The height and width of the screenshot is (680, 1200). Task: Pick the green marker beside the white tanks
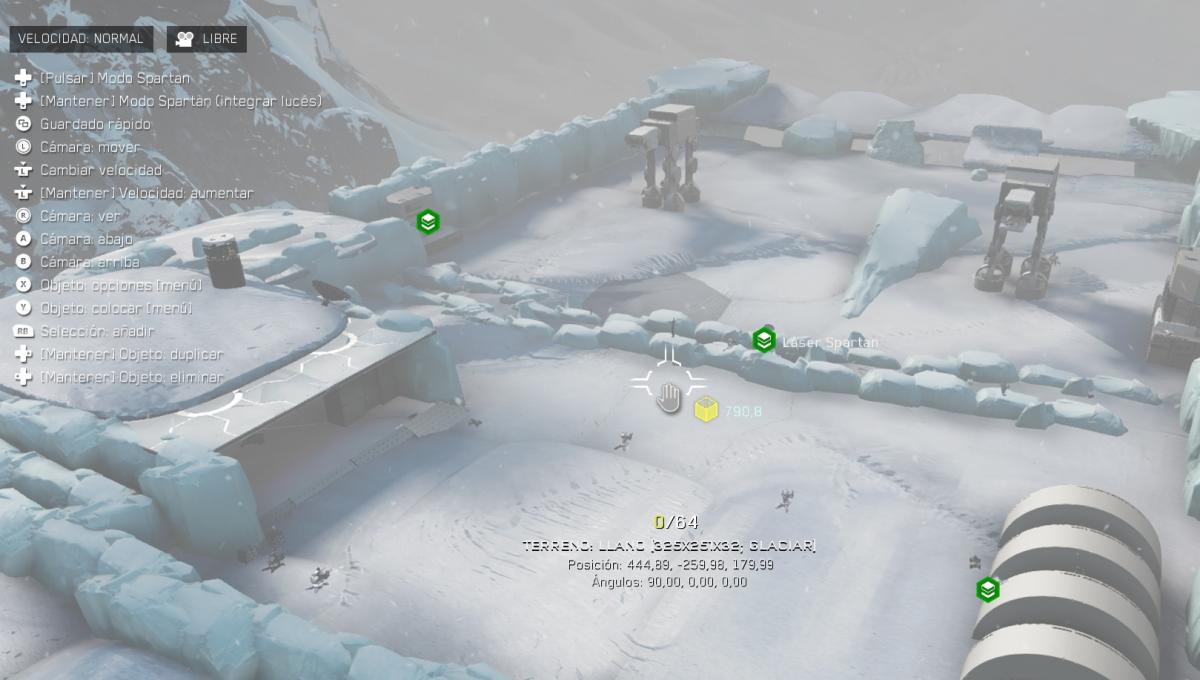tap(988, 590)
